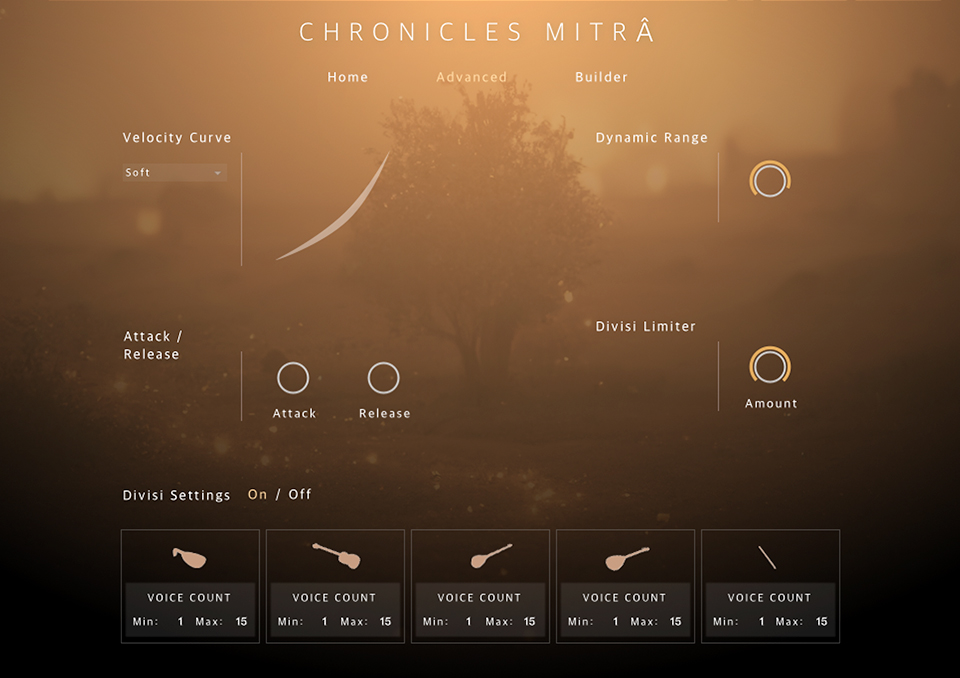The width and height of the screenshot is (960, 678).
Task: Click the Release knob
Action: tap(383, 378)
